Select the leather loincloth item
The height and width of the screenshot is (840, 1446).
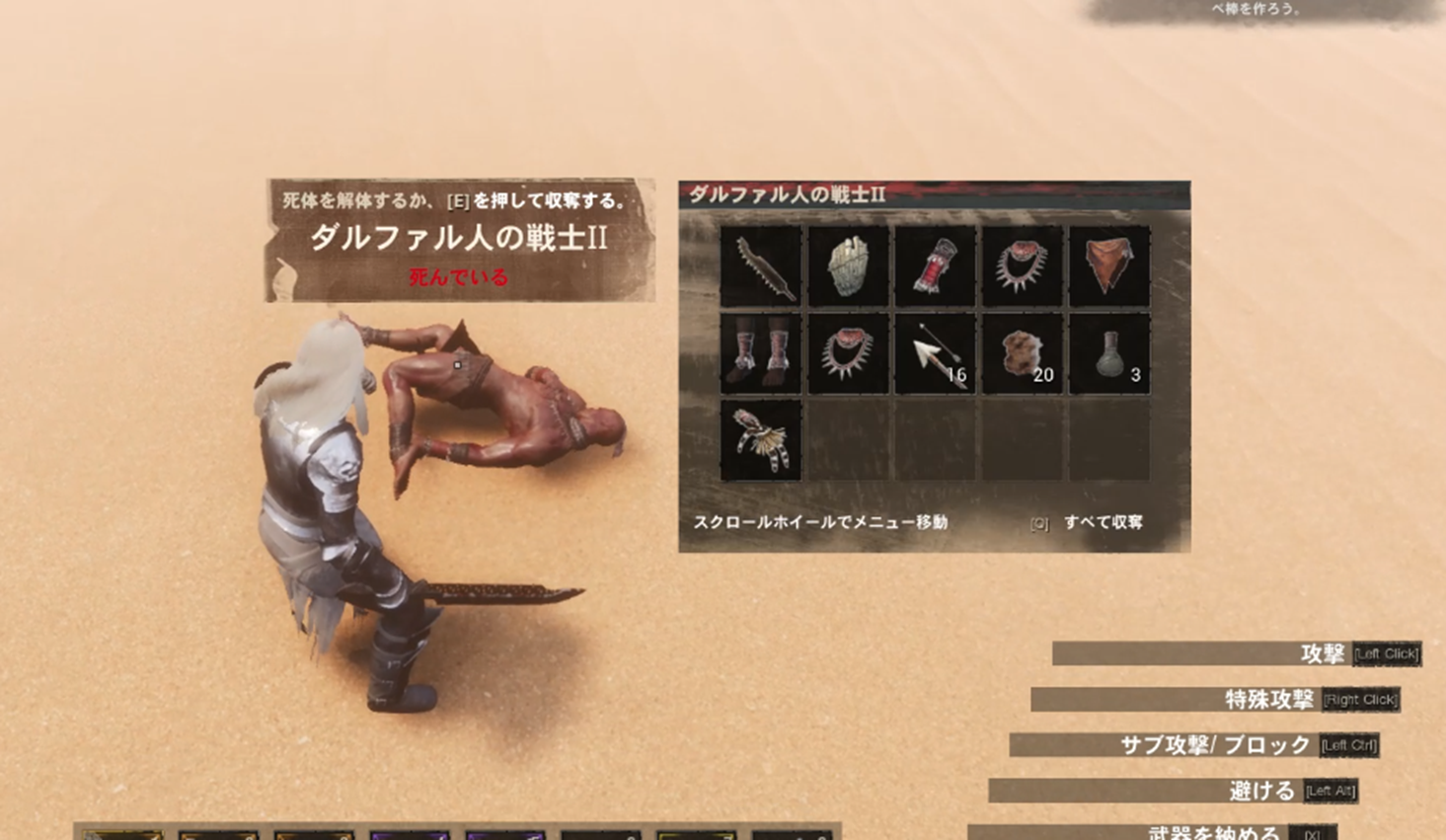[x=1107, y=266]
